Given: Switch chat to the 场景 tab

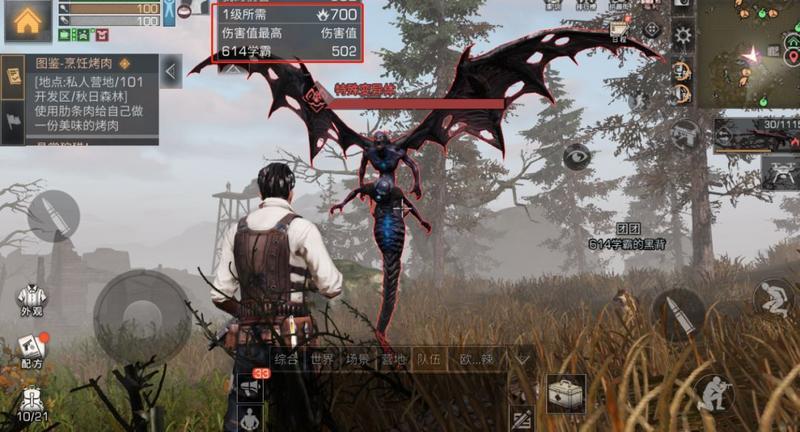Looking at the screenshot, I should [357, 359].
